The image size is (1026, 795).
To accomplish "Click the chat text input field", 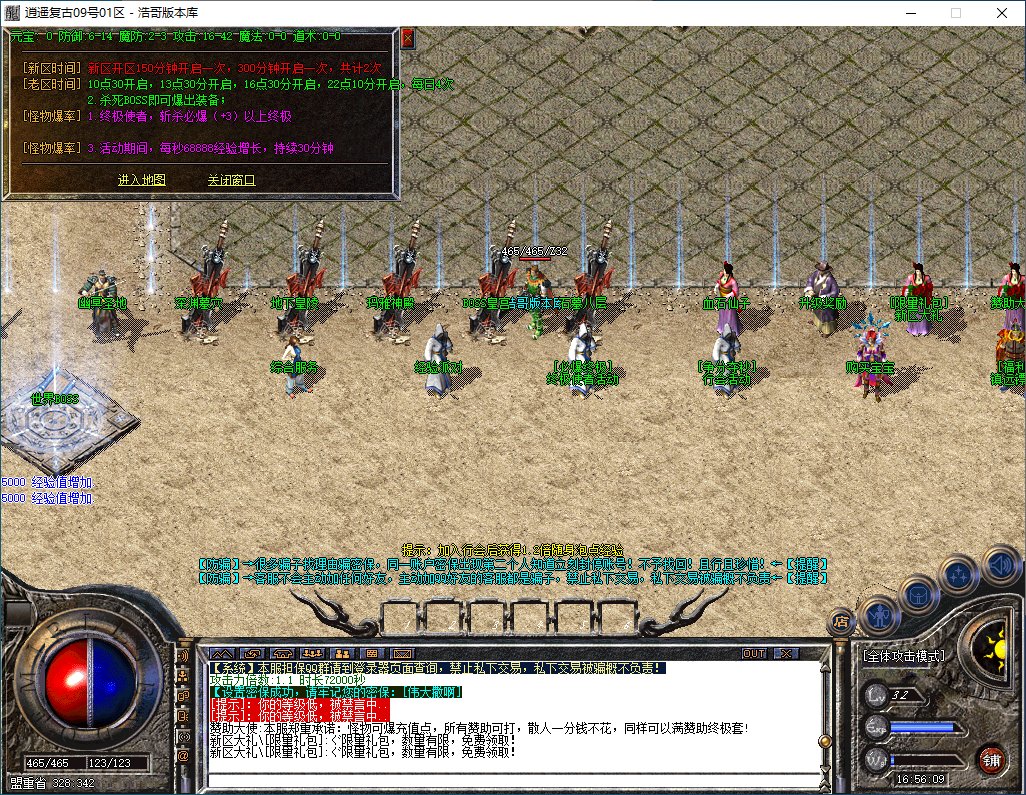I will [500, 779].
